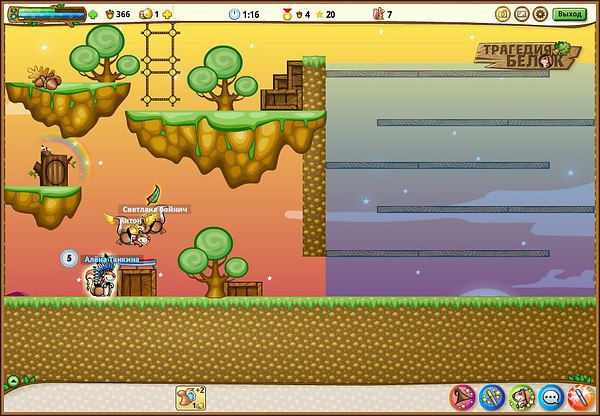Click the Выход exit button

569,14
